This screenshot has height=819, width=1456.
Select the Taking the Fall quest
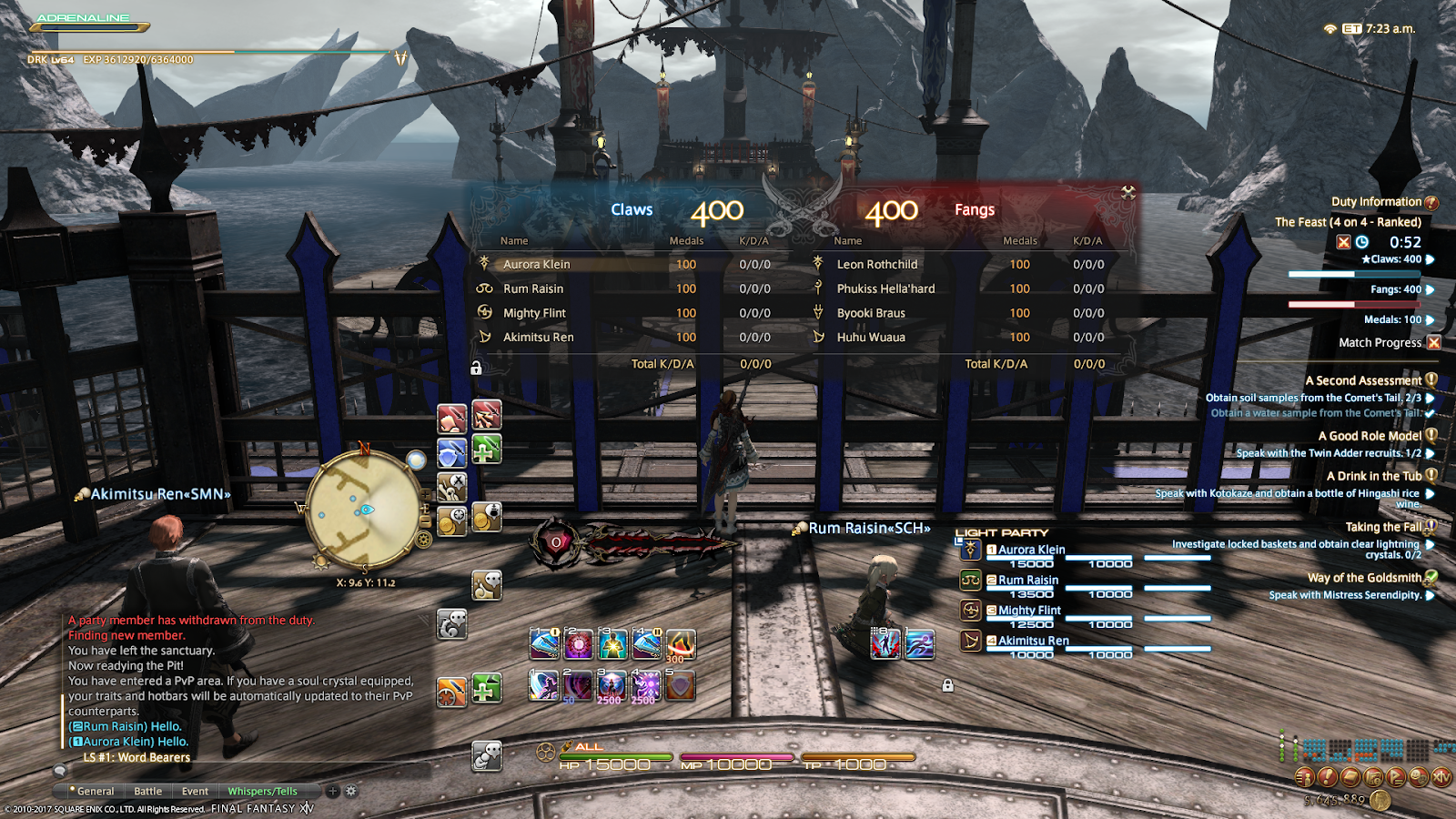point(1382,528)
